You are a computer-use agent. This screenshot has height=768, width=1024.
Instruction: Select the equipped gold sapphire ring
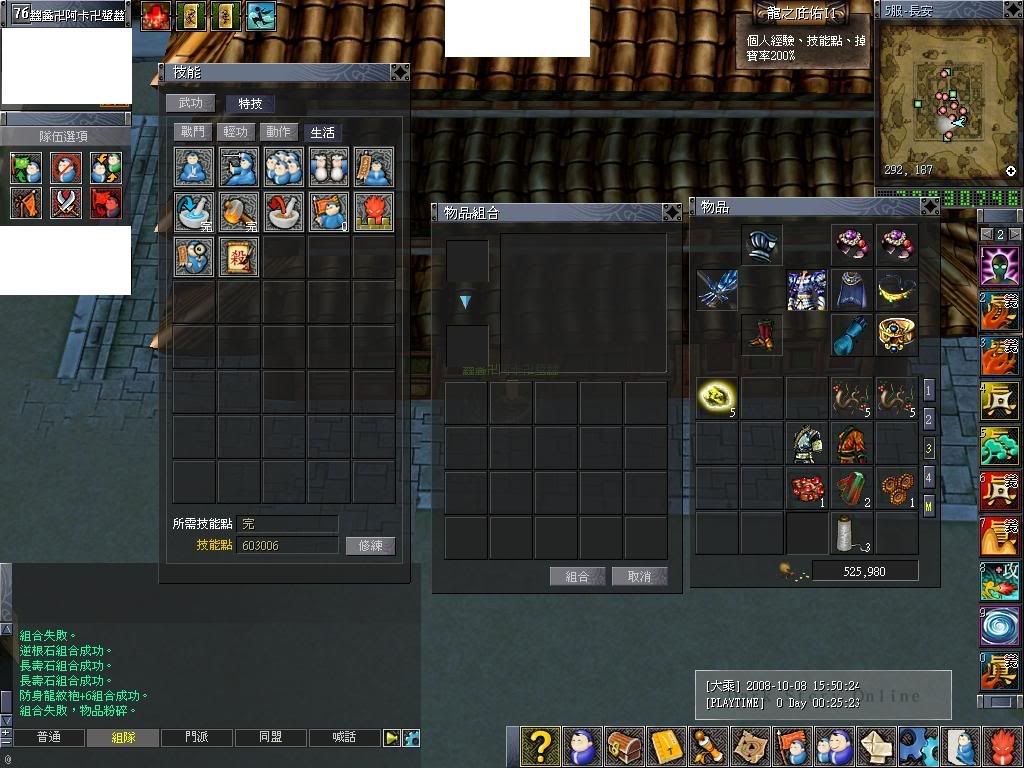[x=897, y=334]
